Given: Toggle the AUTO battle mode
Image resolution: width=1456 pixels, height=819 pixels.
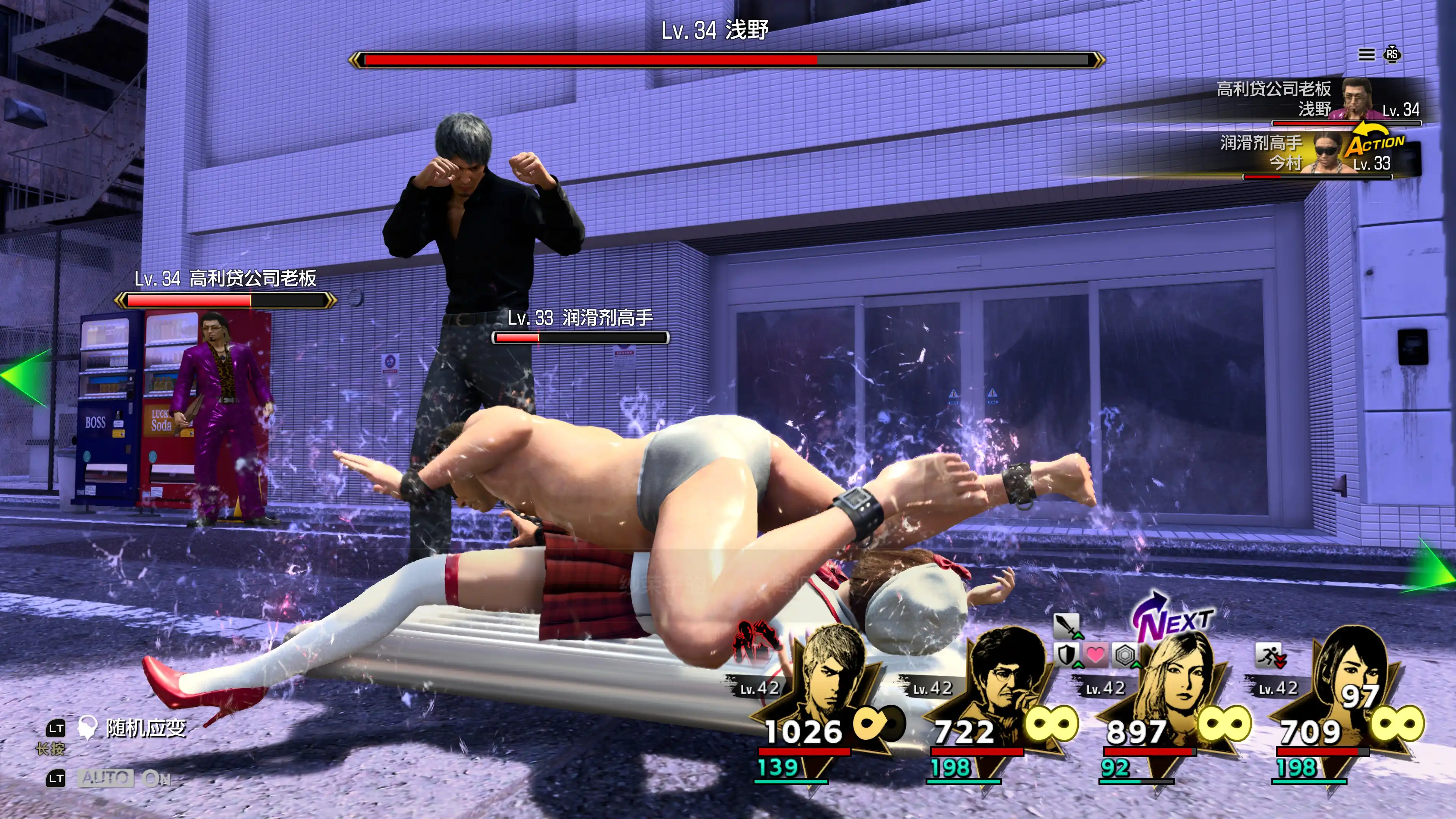Looking at the screenshot, I should click(106, 779).
